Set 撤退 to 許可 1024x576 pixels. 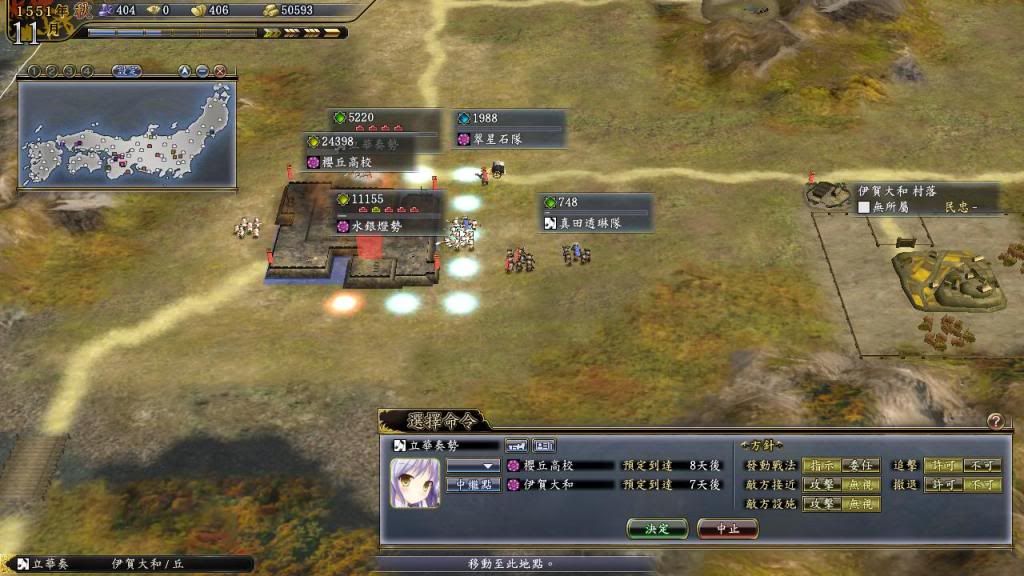(942, 485)
